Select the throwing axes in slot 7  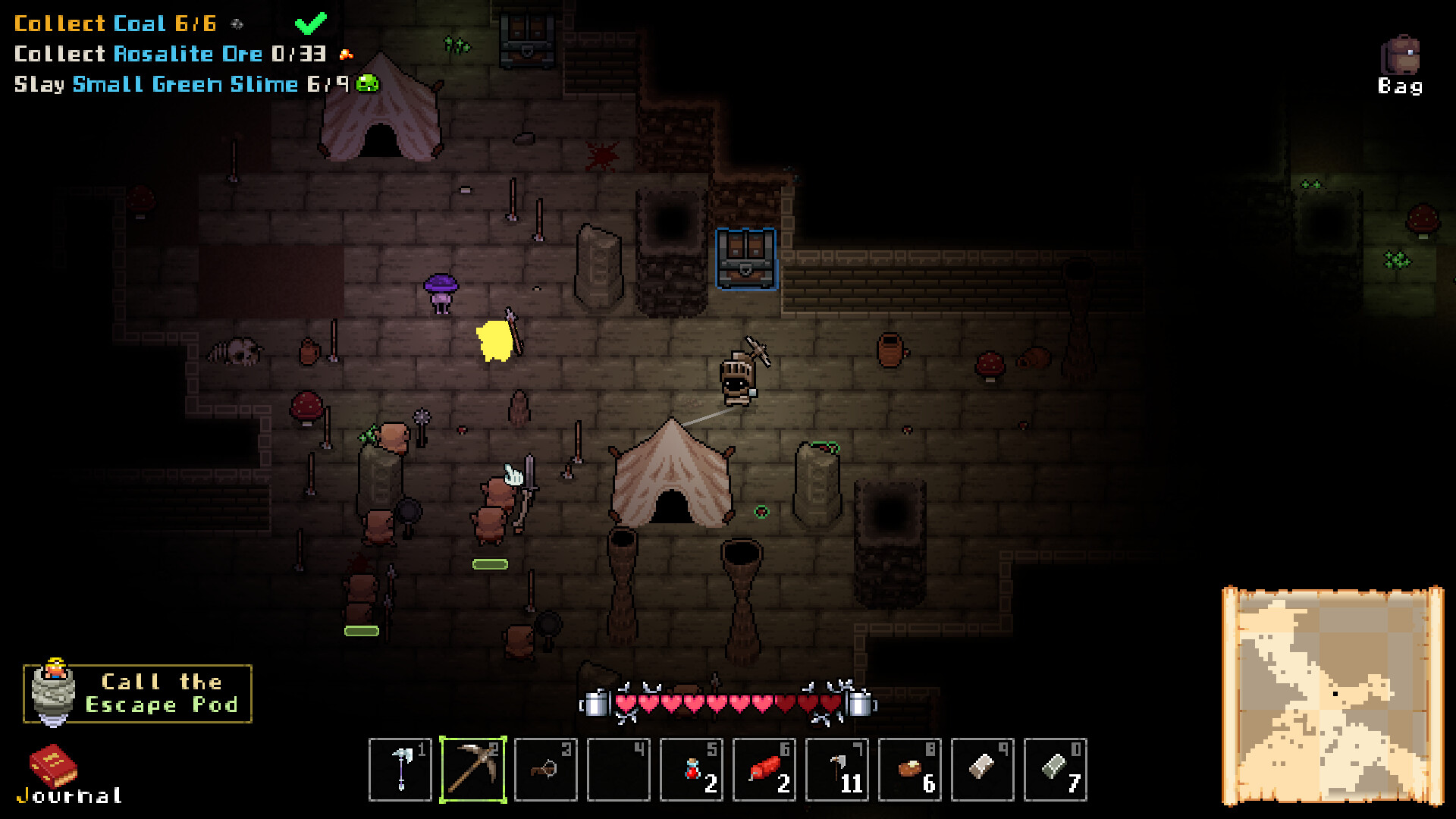pos(837,770)
